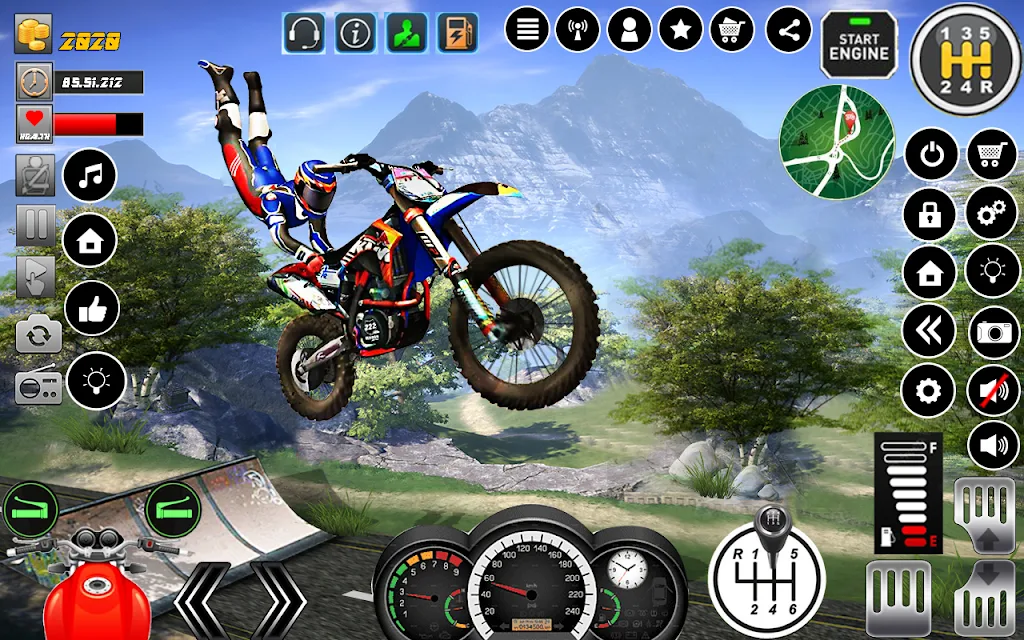Image resolution: width=1024 pixels, height=640 pixels.
Task: Open the headset support icon
Action: click(x=303, y=33)
